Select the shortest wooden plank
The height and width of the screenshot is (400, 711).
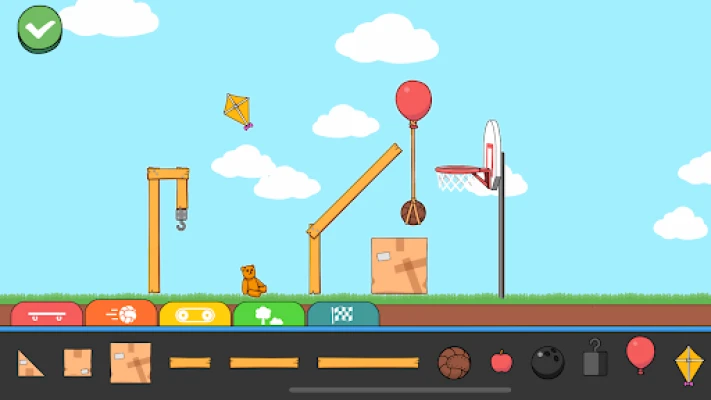(x=190, y=362)
